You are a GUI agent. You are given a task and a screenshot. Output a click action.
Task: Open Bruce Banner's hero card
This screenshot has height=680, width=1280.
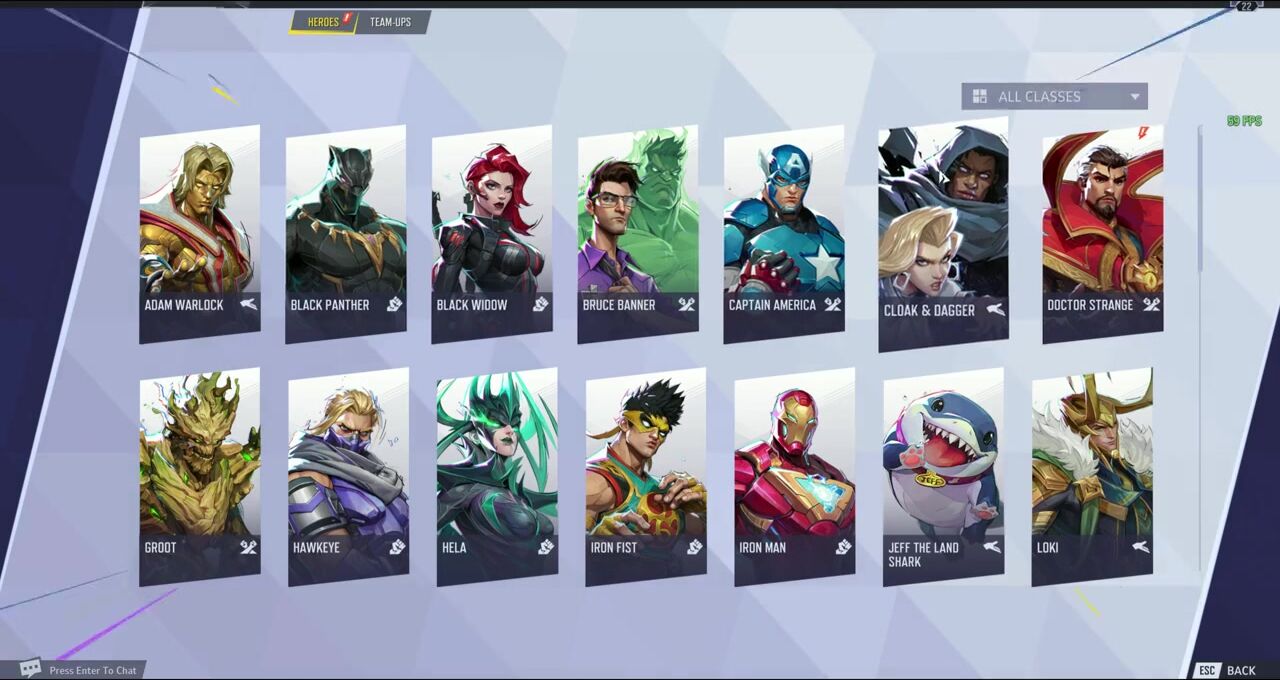pyautogui.click(x=638, y=232)
